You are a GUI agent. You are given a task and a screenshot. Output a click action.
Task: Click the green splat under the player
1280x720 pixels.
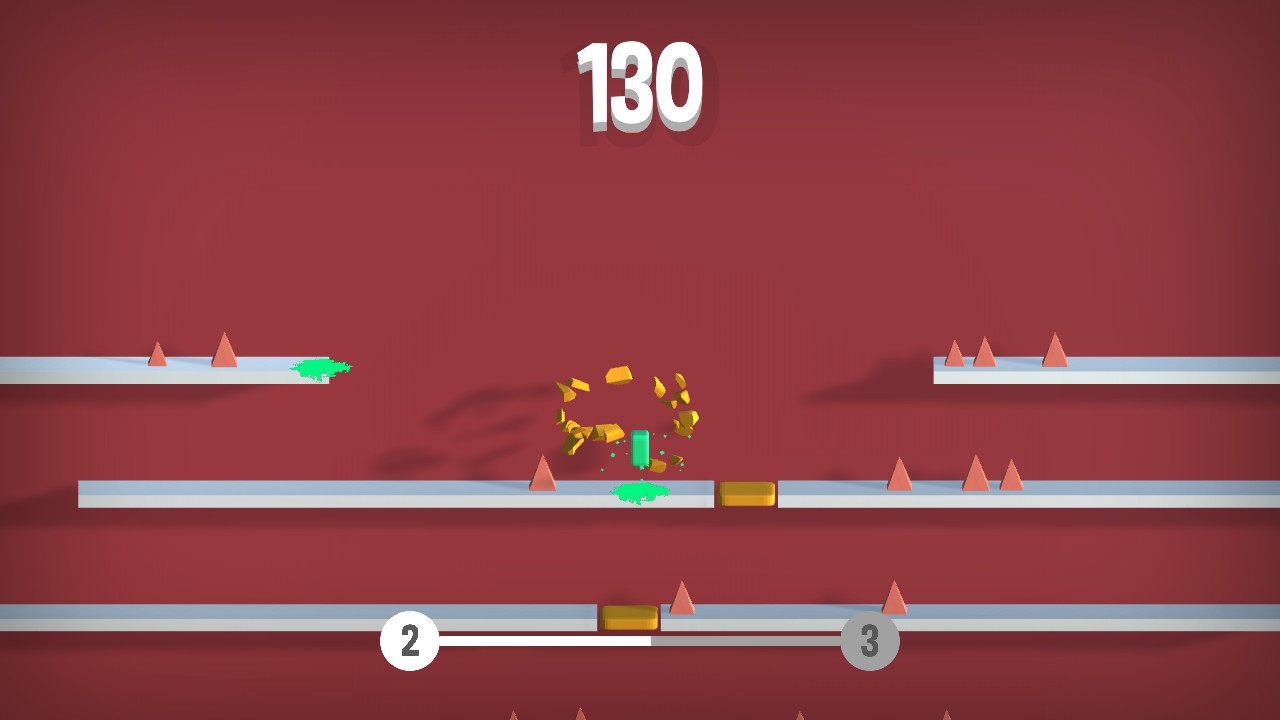(x=637, y=493)
